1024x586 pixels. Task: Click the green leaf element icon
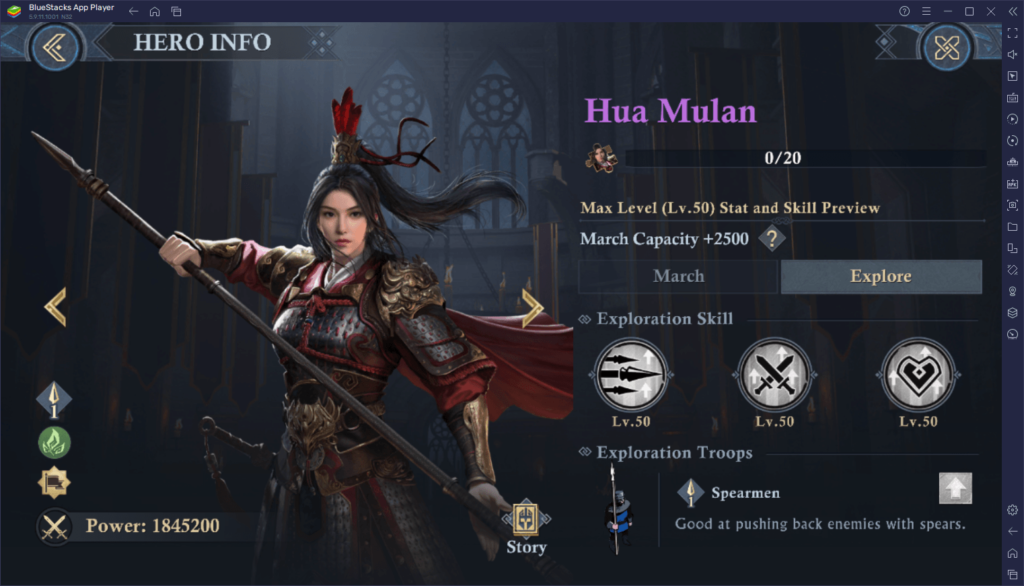point(54,442)
